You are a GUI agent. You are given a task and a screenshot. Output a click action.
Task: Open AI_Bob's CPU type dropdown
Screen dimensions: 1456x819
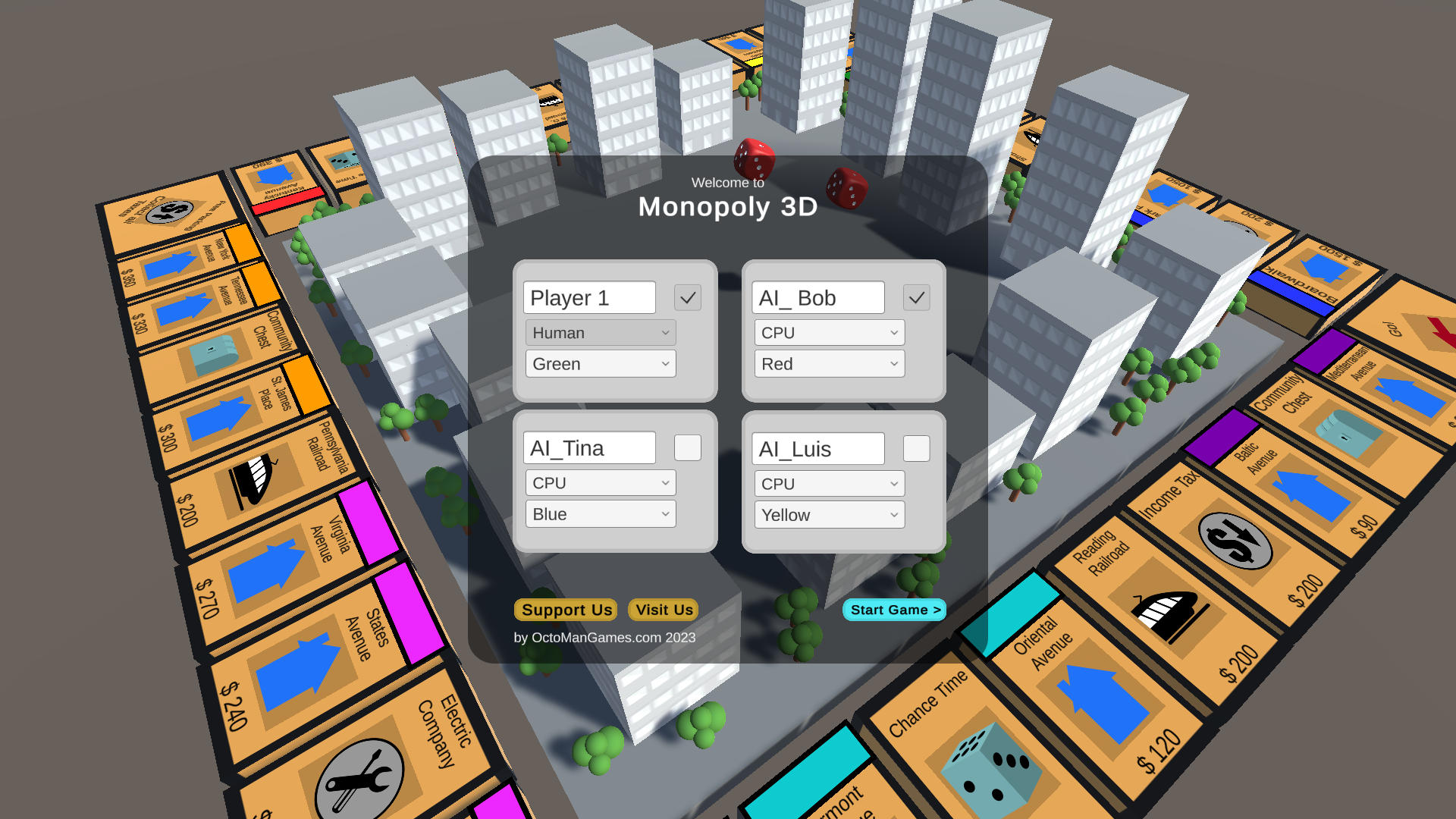coord(829,332)
